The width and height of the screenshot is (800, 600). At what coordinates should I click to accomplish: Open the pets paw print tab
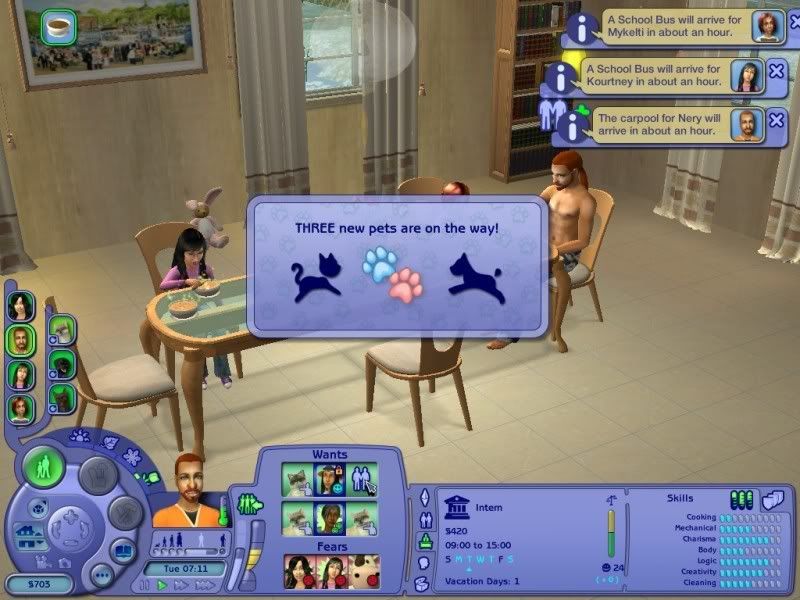click(x=79, y=437)
